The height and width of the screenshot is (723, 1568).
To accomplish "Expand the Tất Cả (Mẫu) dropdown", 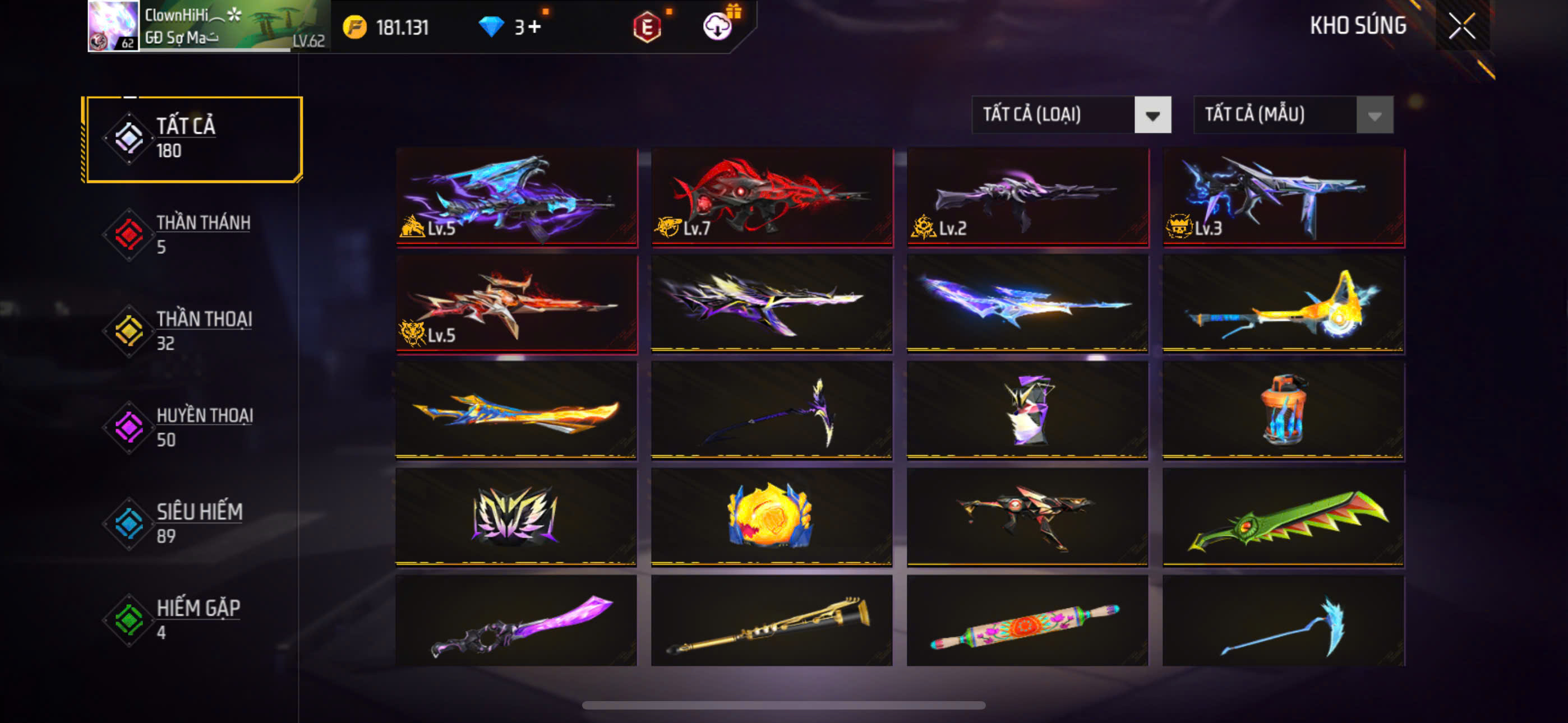I will point(1293,114).
